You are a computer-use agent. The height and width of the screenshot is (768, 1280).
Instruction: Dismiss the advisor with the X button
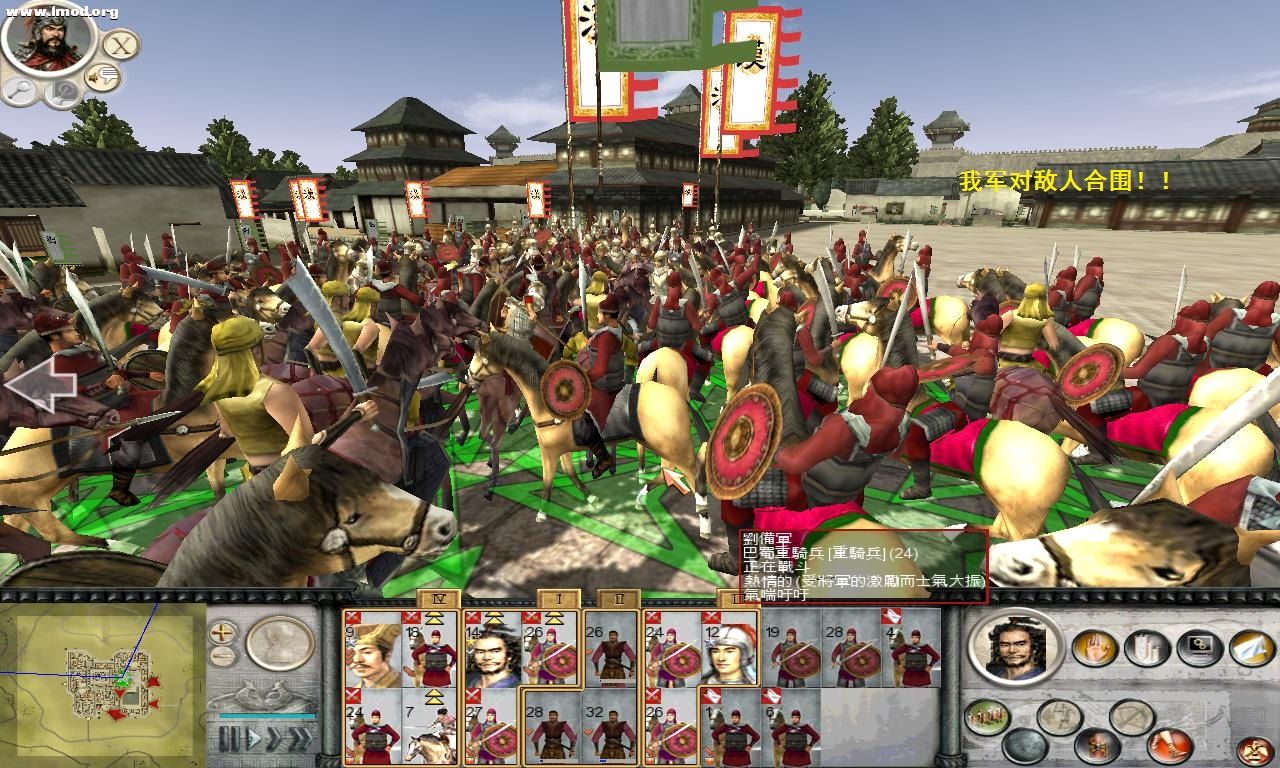coord(121,45)
